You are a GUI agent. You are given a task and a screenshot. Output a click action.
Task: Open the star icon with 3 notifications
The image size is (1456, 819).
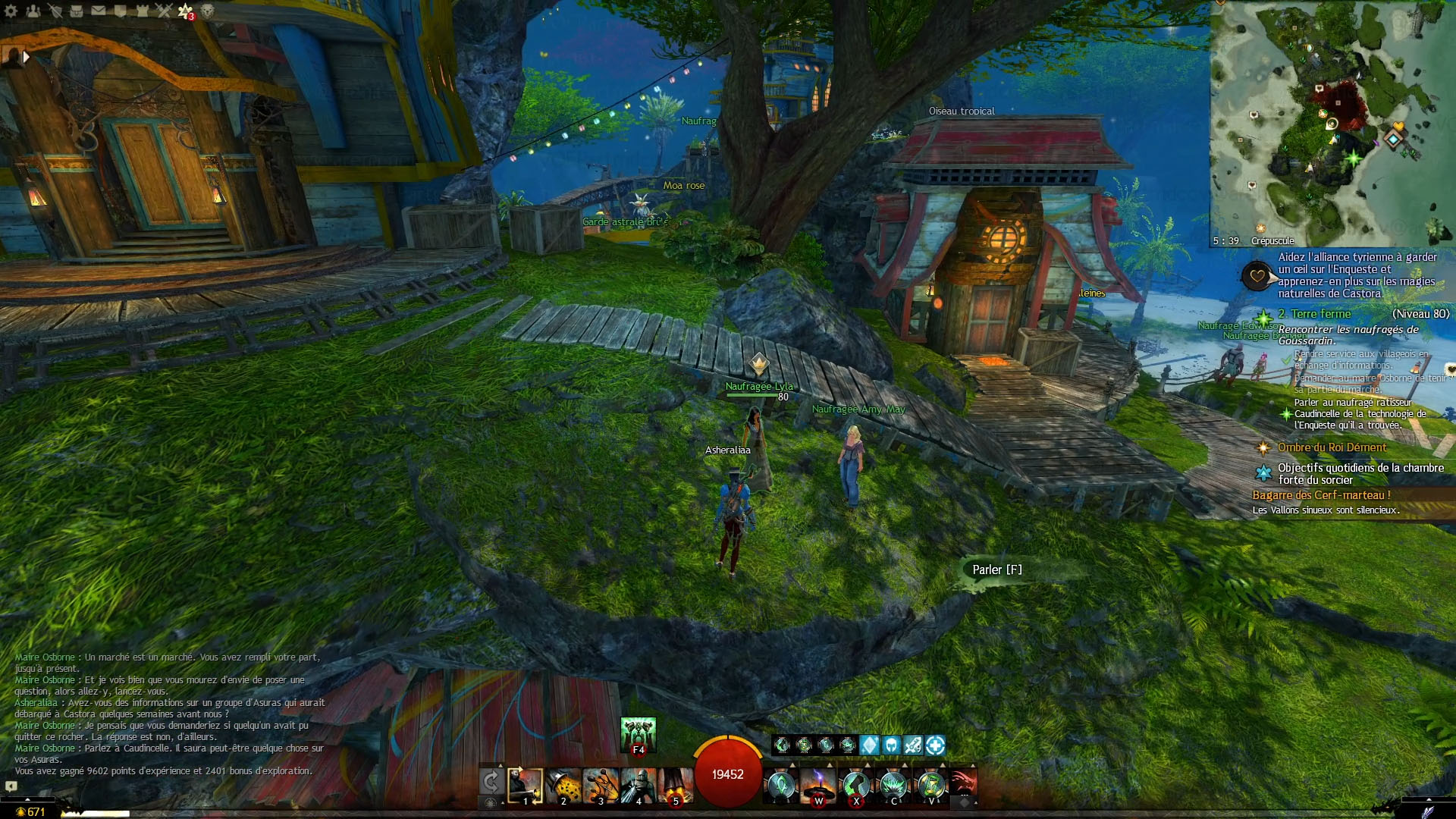tap(185, 11)
